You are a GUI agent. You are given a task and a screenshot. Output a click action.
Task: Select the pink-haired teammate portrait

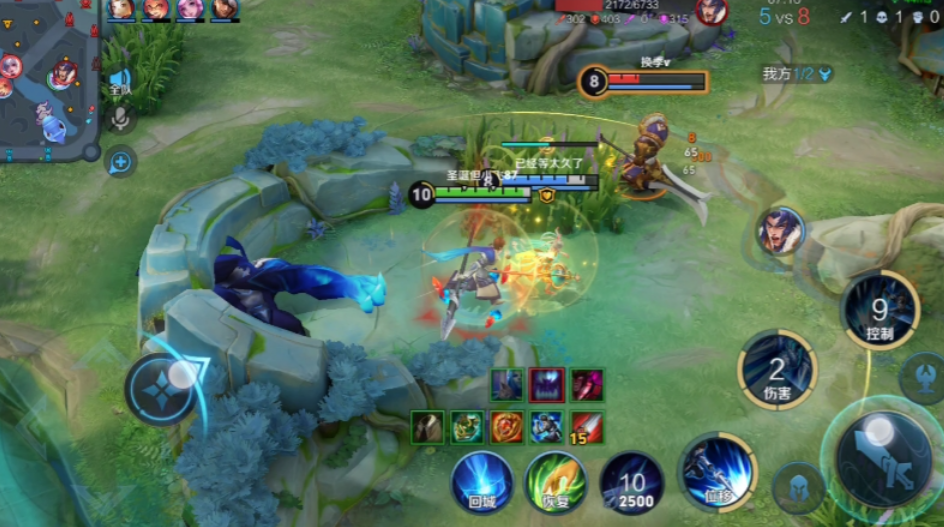pyautogui.click(x=189, y=9)
